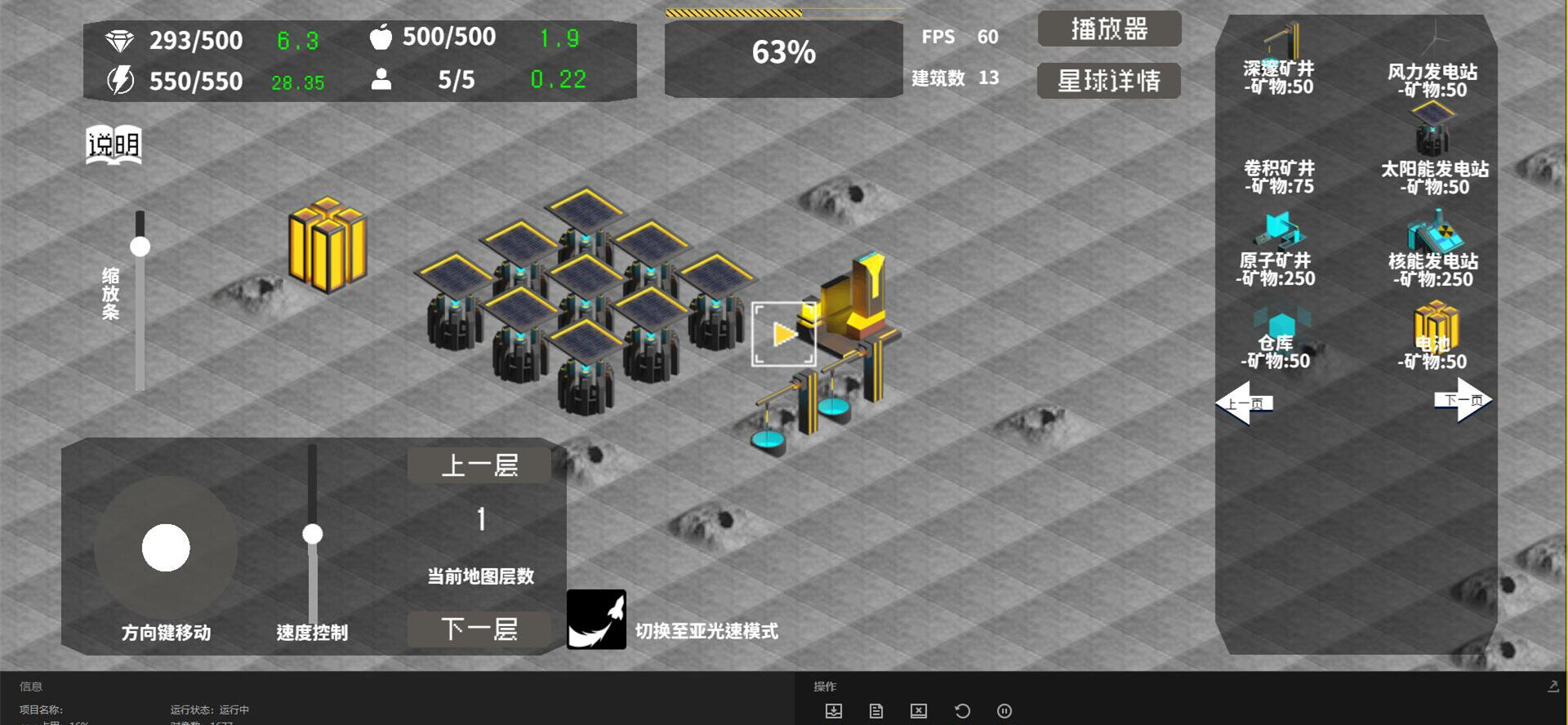
Task: Open 星球详情 planet details
Action: (x=1108, y=81)
